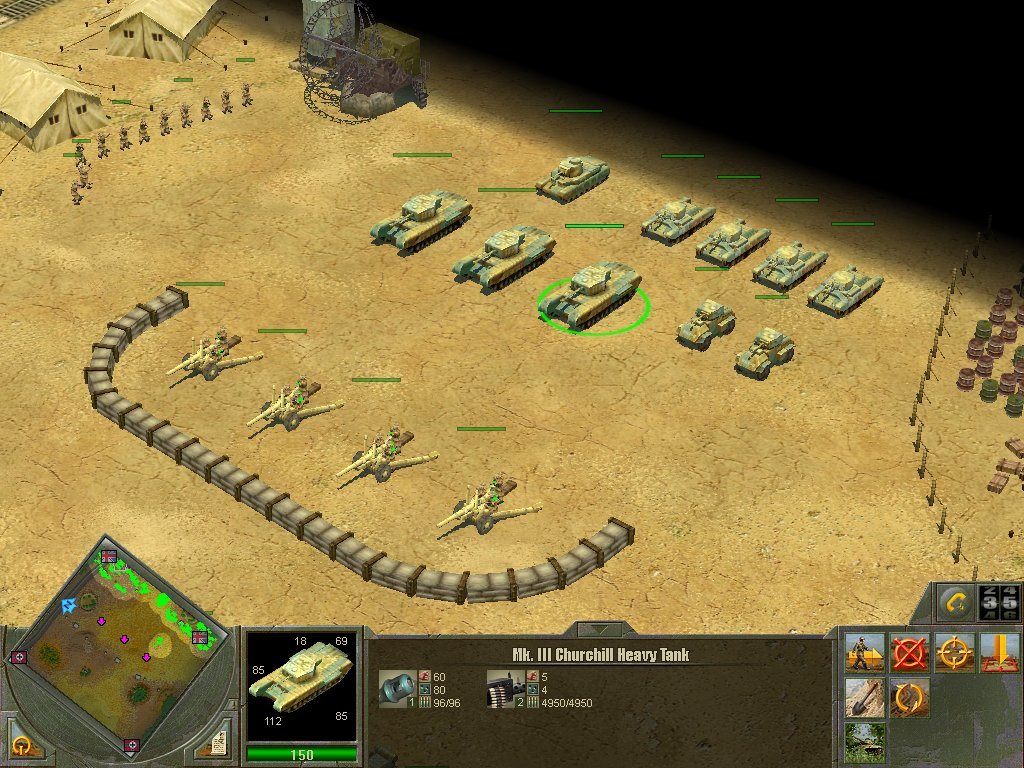The image size is (1024, 768).
Task: Select the machine gun weapon icon
Action: 500,688
